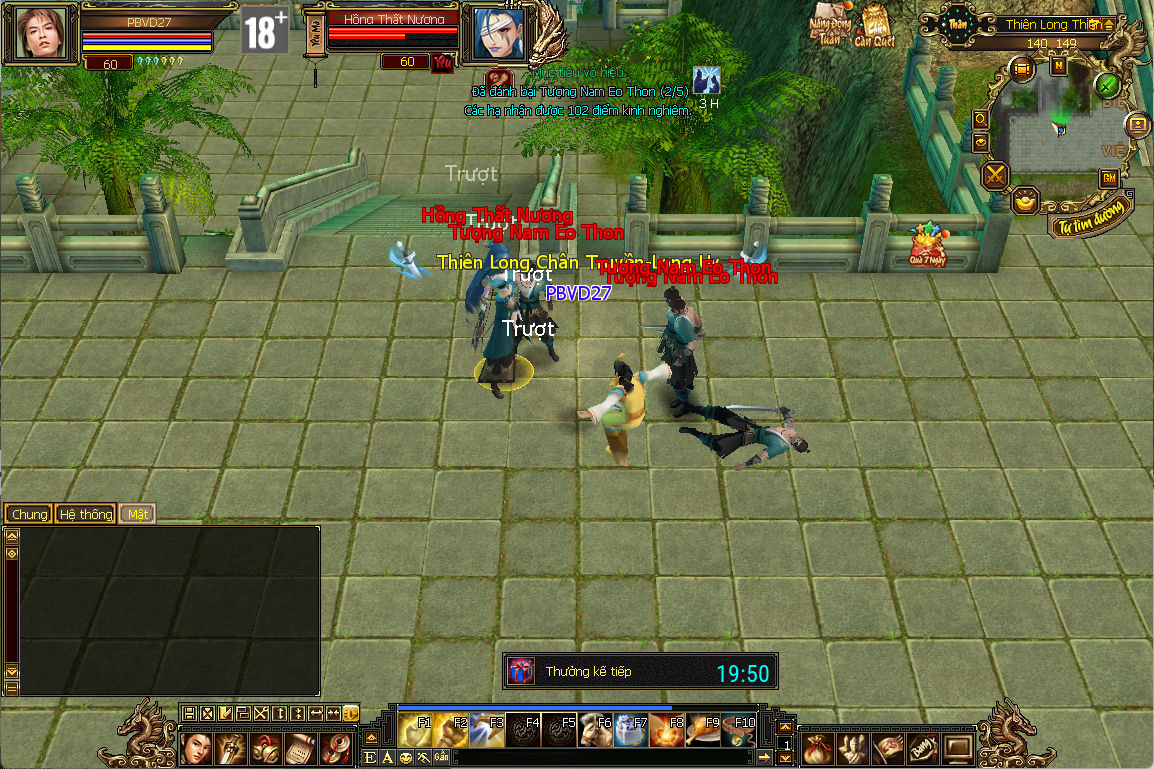
Task: Open the character face icon in bottom menu
Action: 197,746
